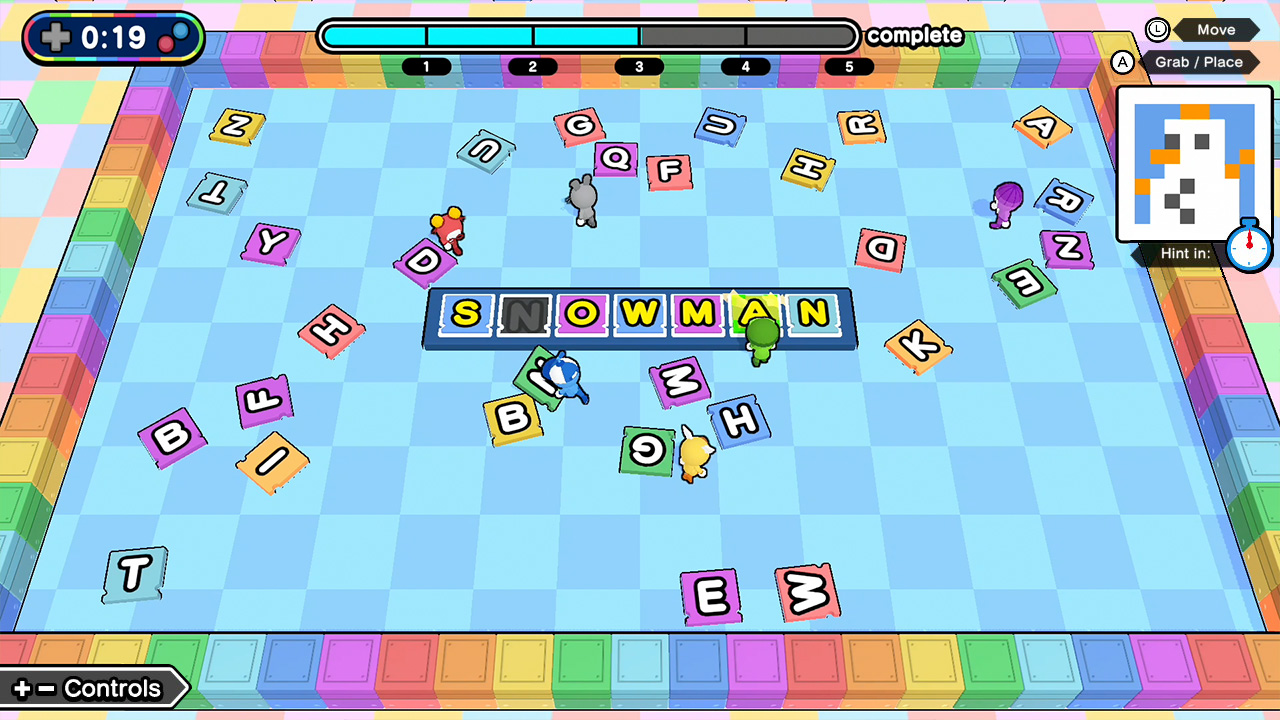Click the stage 3 marker under the progress bar
Image resolution: width=1280 pixels, height=720 pixels.
[638, 67]
